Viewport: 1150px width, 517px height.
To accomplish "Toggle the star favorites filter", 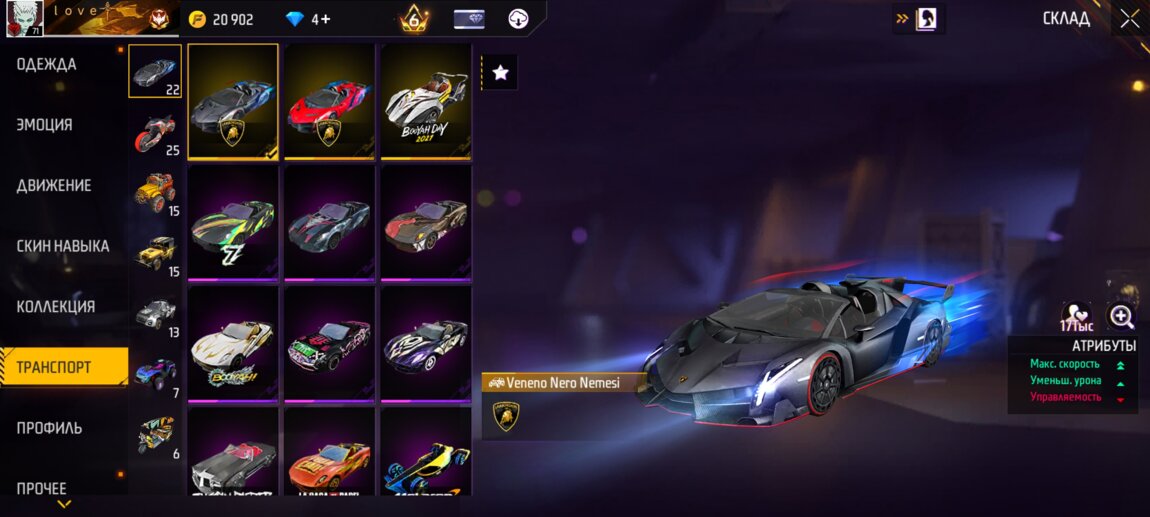I will point(501,72).
